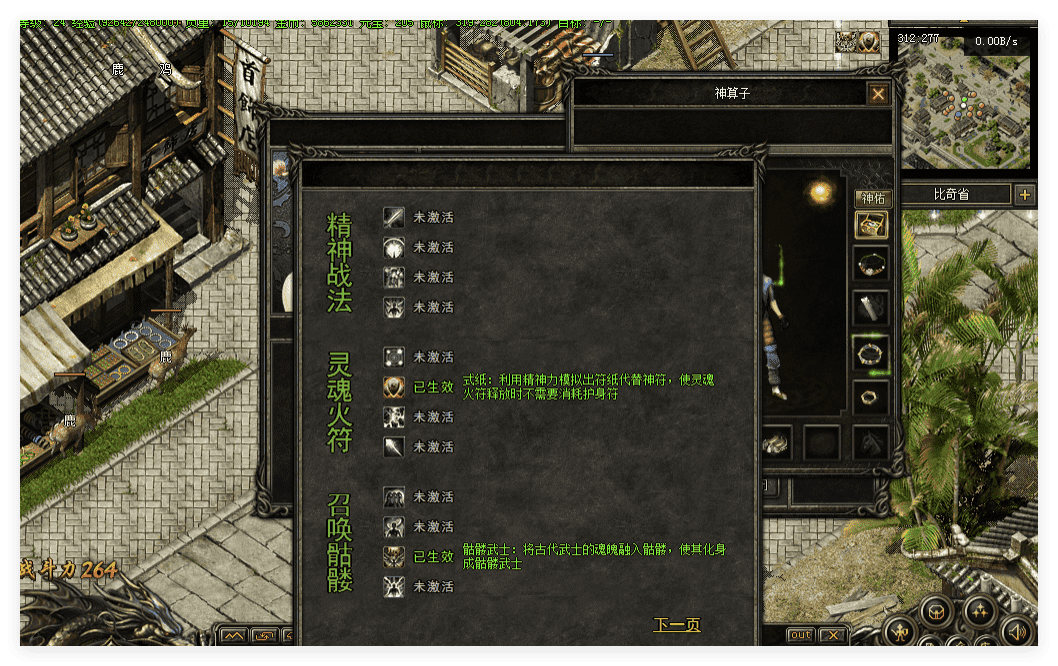Click the first 精神战法 sword skill icon
The height and width of the screenshot is (666, 1058).
pyautogui.click(x=394, y=217)
